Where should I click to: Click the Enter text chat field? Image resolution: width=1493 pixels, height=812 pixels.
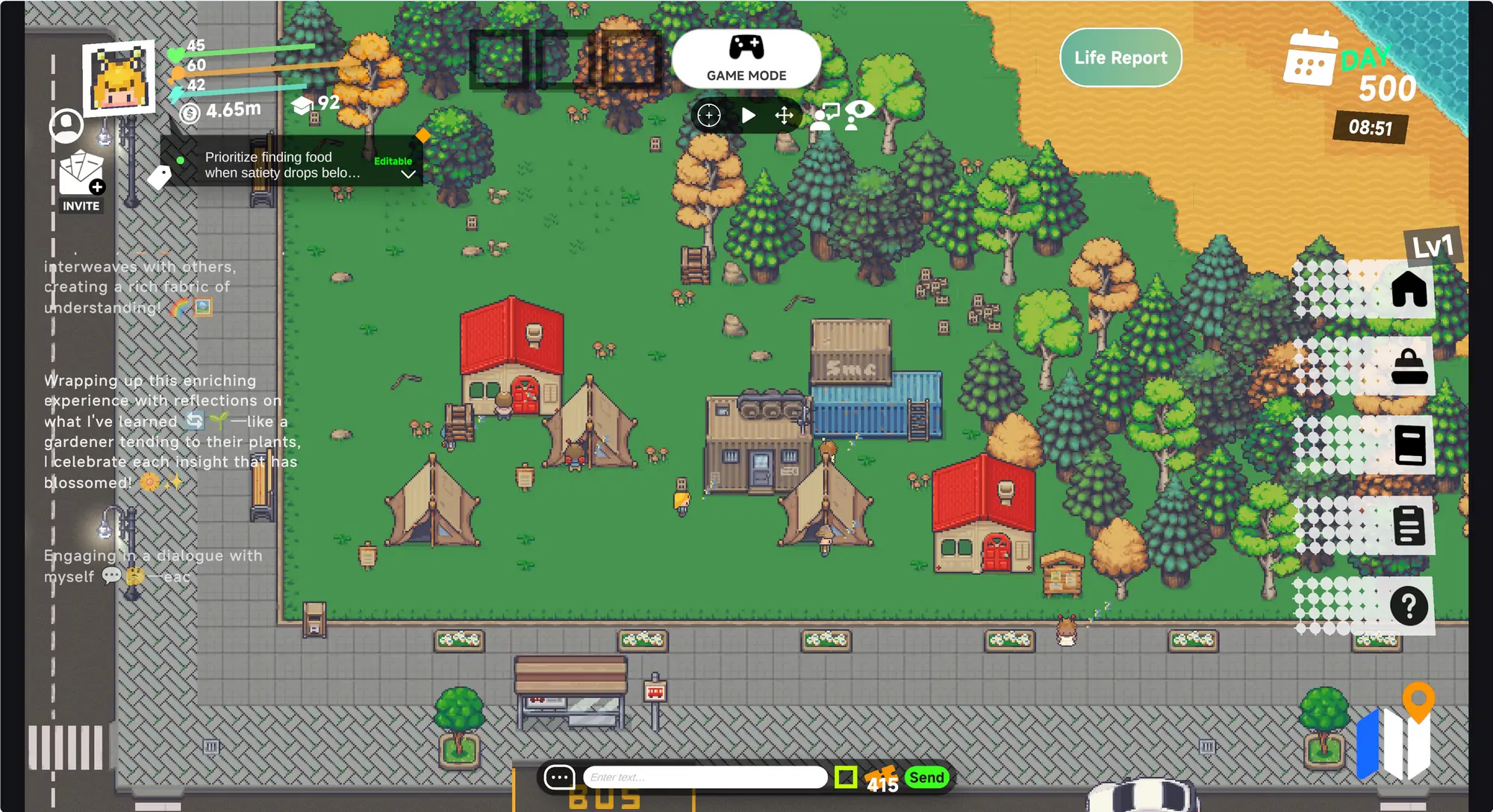coord(704,778)
